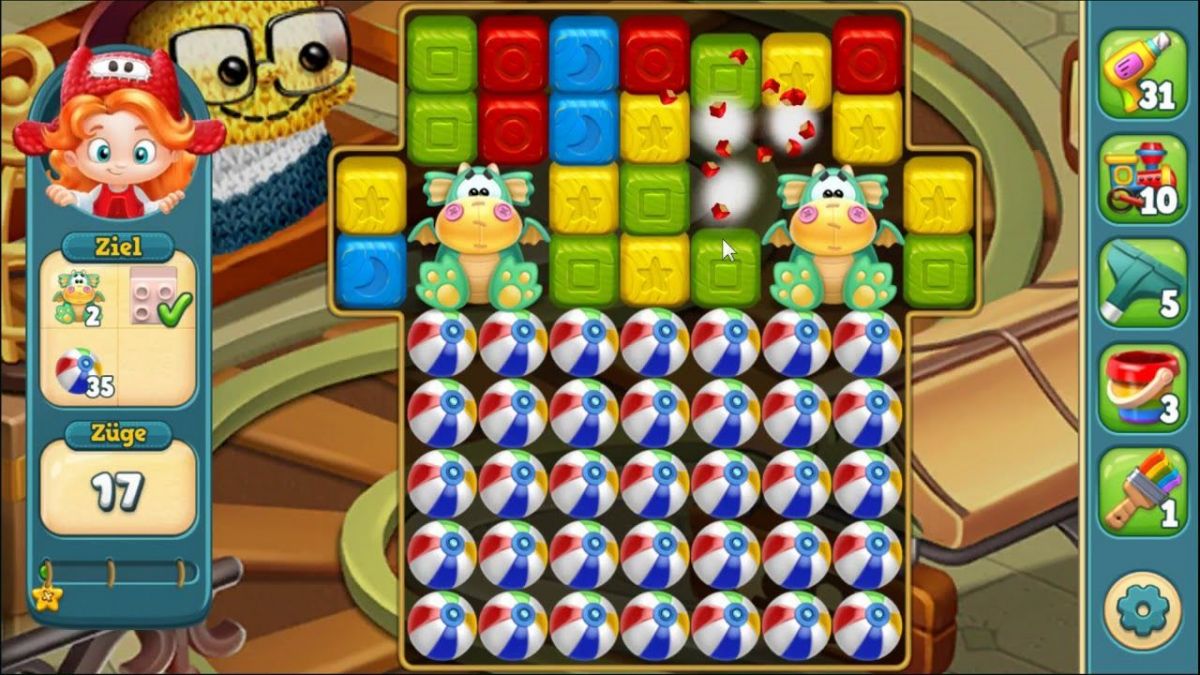
Task: Tap the blue moon cube beside the left dragon
Action: click(x=371, y=268)
